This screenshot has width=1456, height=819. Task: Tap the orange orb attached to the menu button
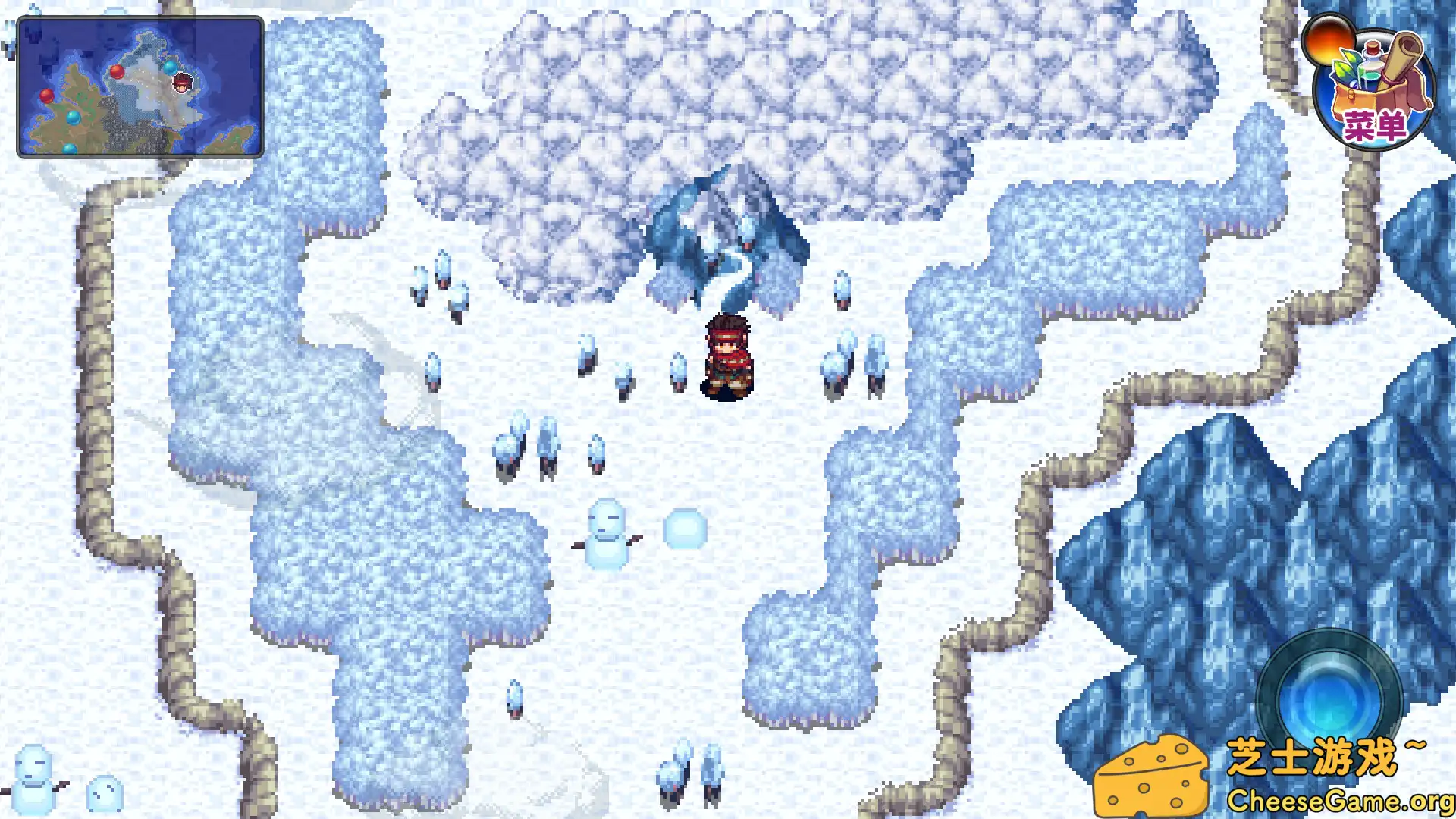1329,42
